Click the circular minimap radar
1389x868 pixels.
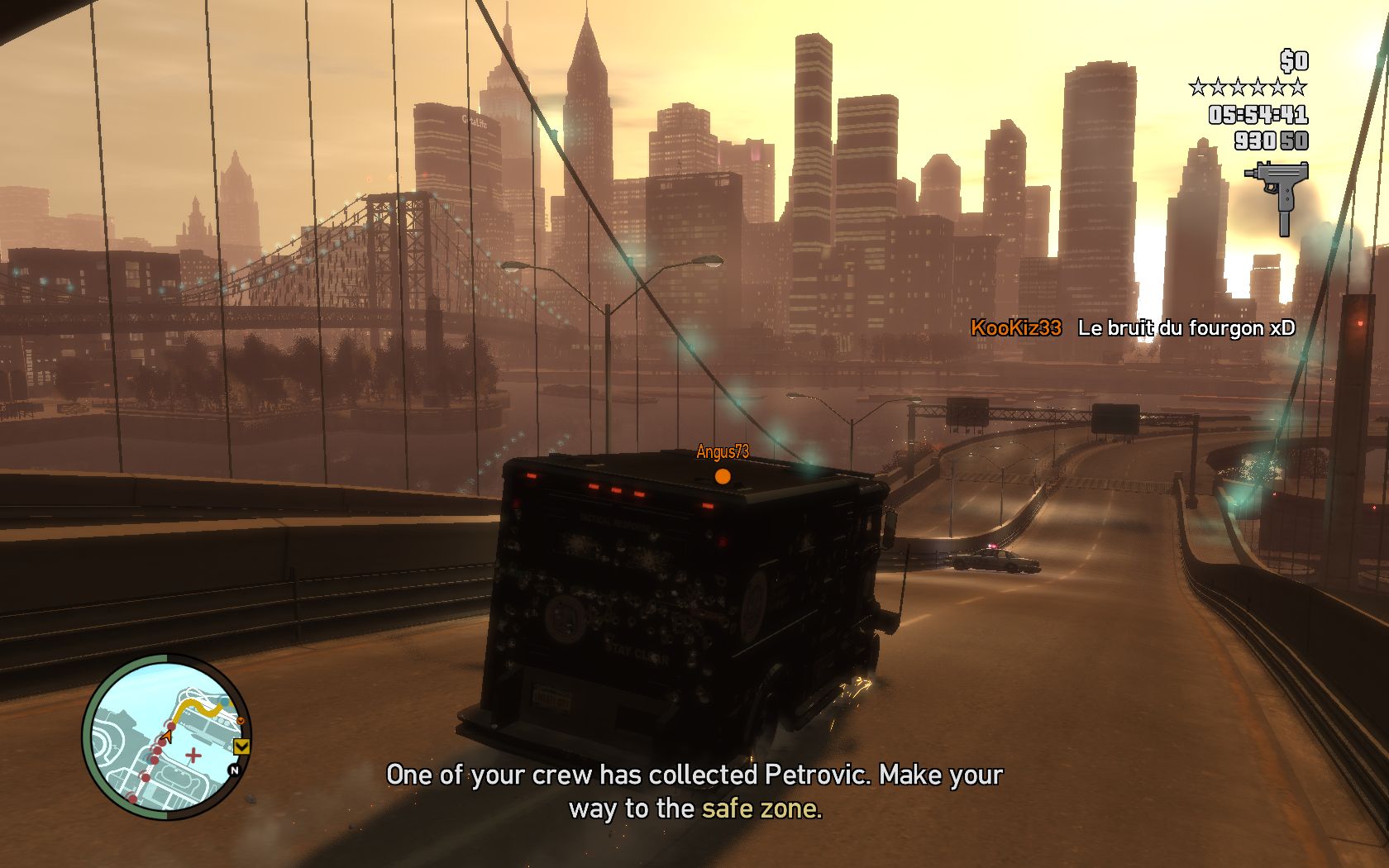[166, 737]
